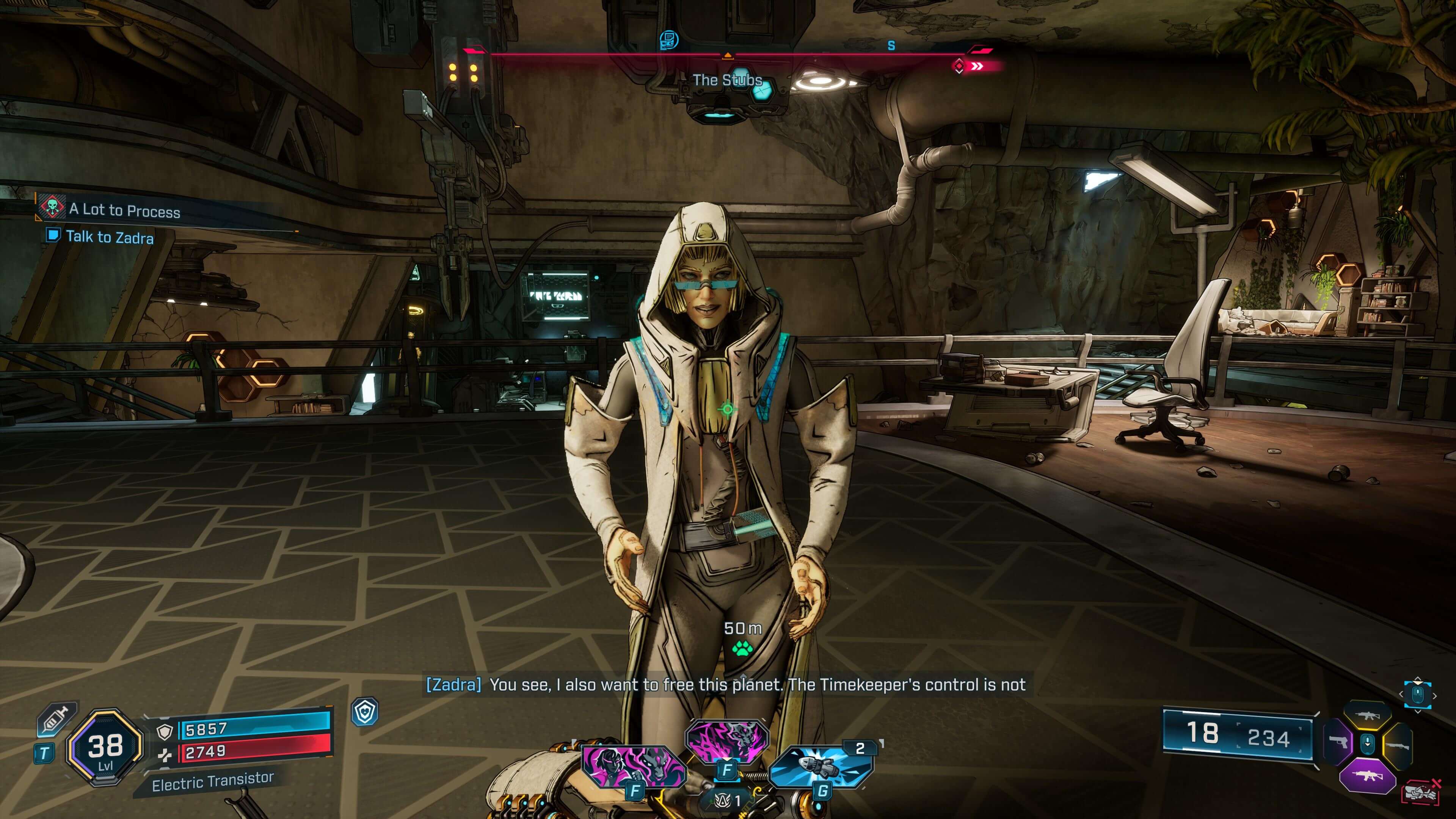Click the shield buff status icon

click(x=364, y=712)
